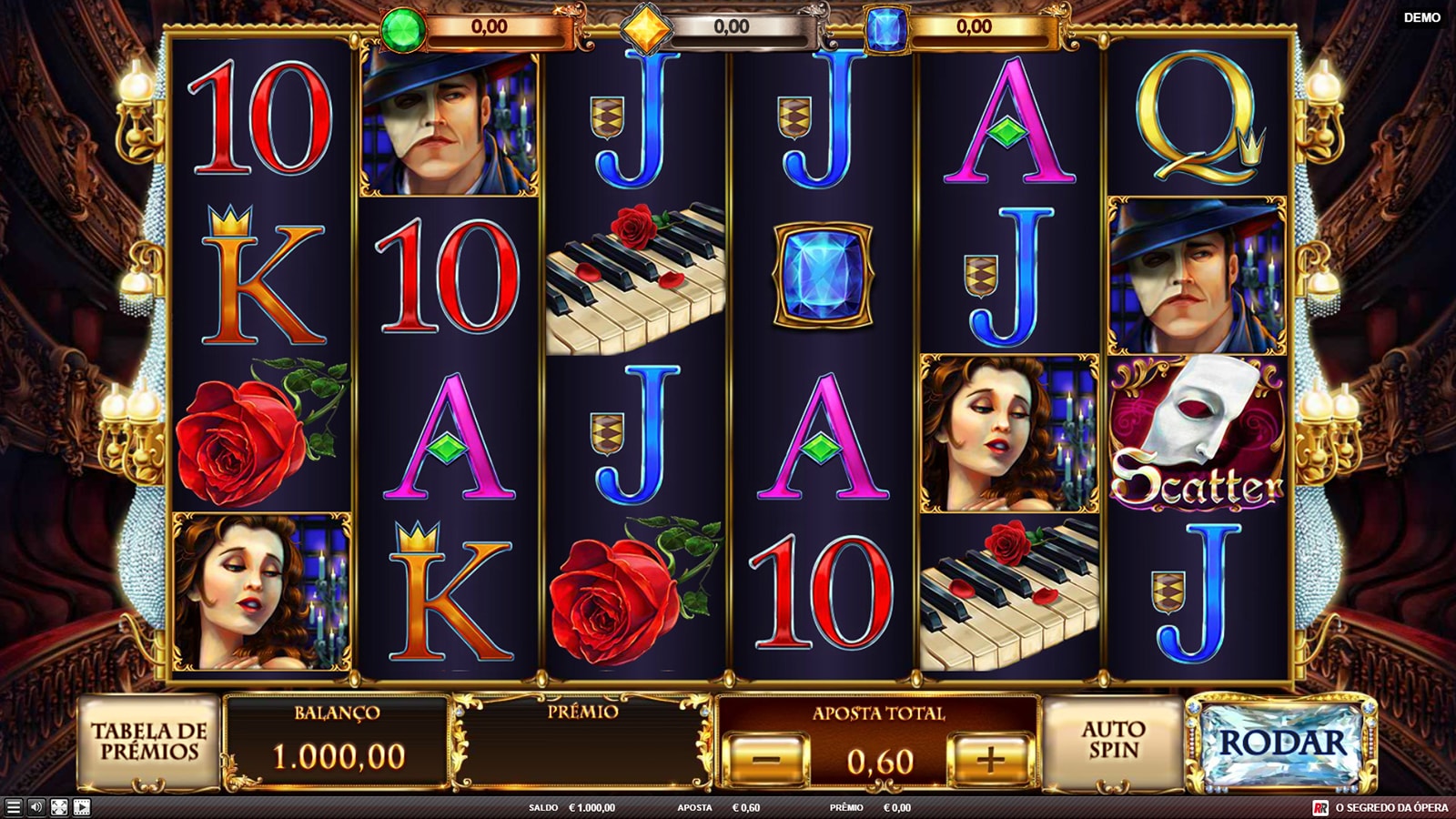
Task: Decrease total bet with the minus button
Action: (766, 759)
